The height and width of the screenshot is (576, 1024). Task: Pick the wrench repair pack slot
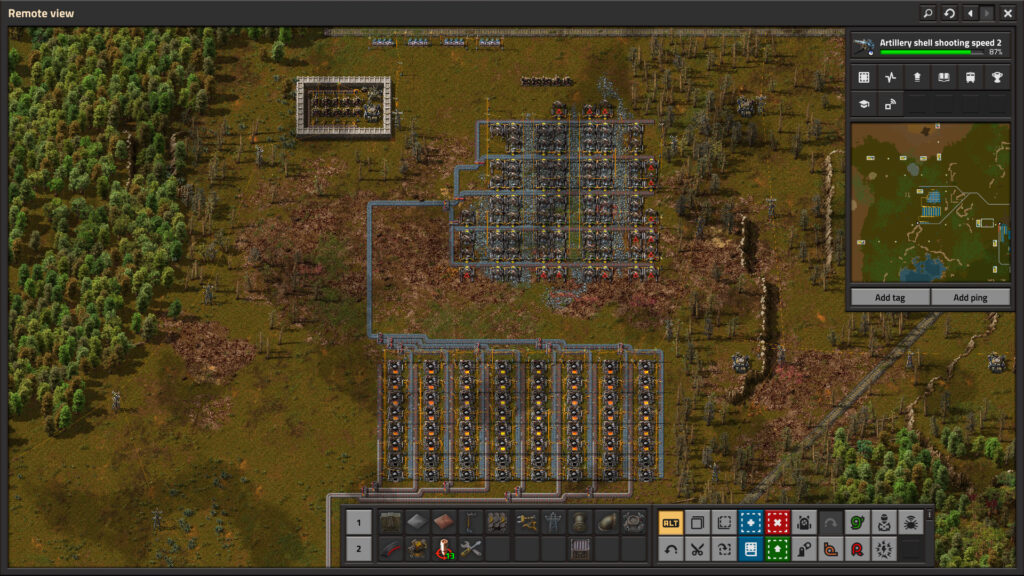coord(471,548)
